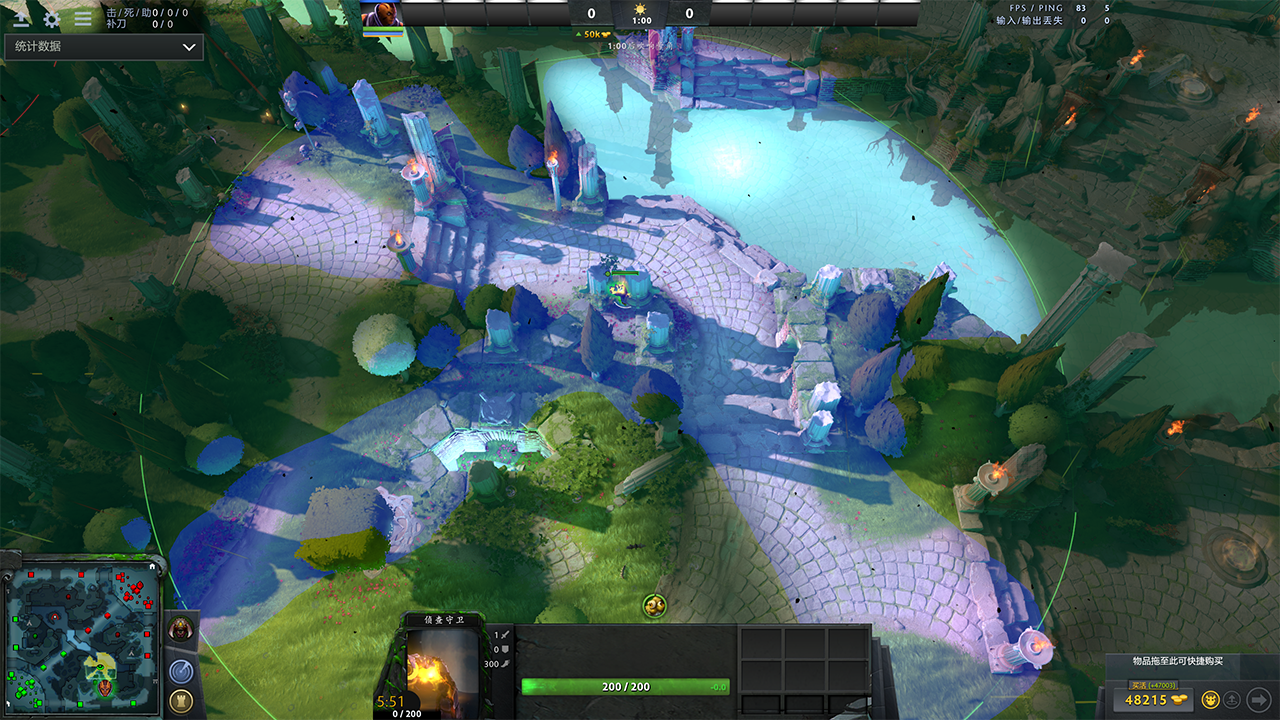Select hero icon beside the minimap
The image size is (1280, 720).
click(x=181, y=630)
